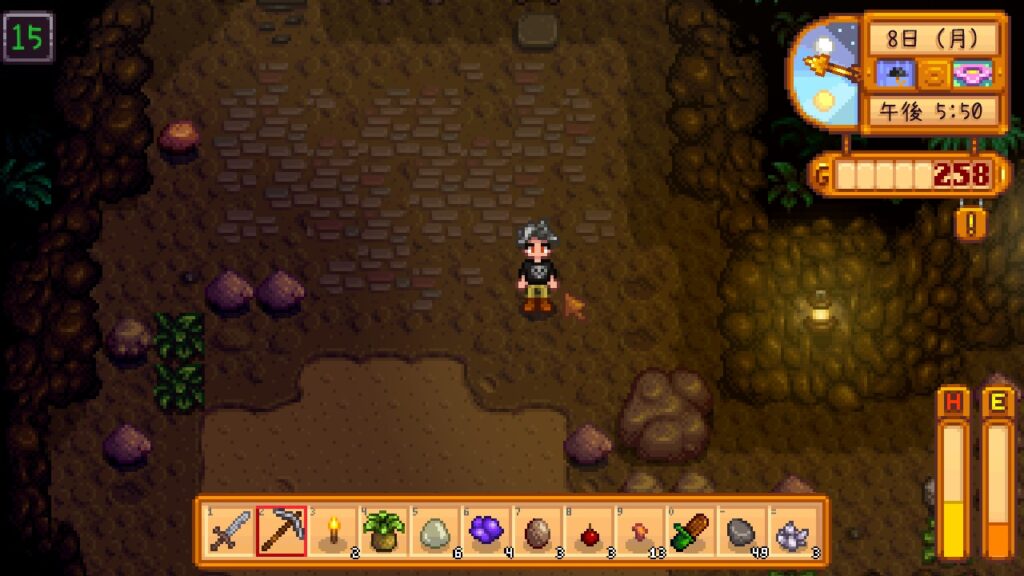Choose the gray stone stack slot
The image size is (1024, 576).
(x=743, y=531)
